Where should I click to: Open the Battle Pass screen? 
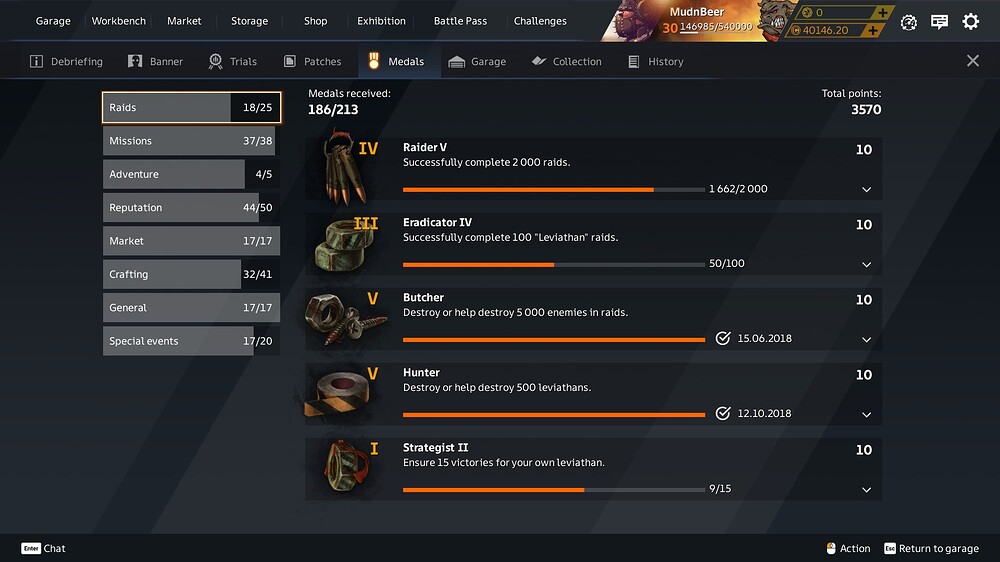click(x=460, y=21)
